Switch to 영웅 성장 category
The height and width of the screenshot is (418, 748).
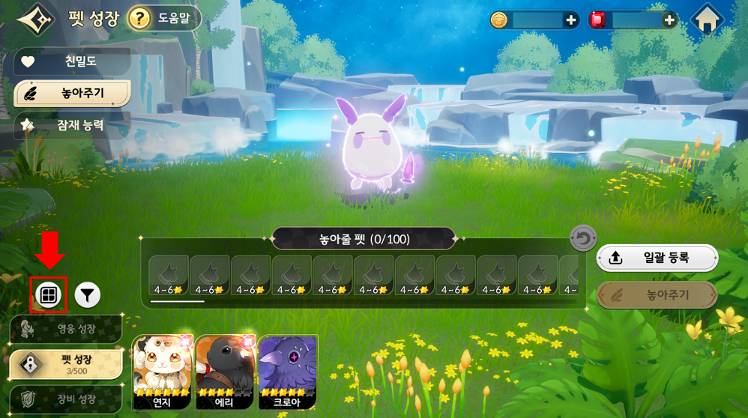pos(66,329)
